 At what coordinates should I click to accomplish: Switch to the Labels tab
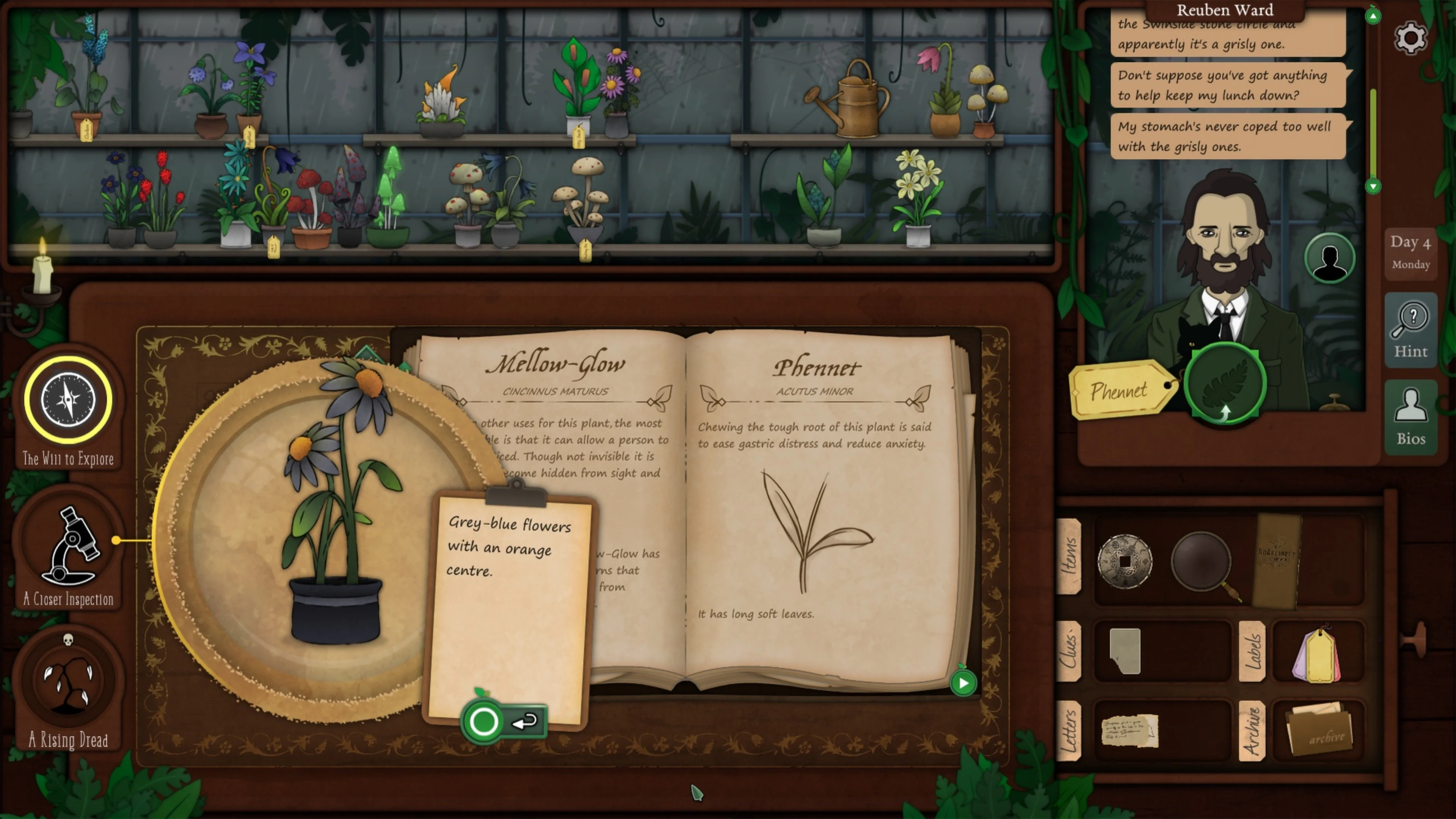[x=1252, y=653]
